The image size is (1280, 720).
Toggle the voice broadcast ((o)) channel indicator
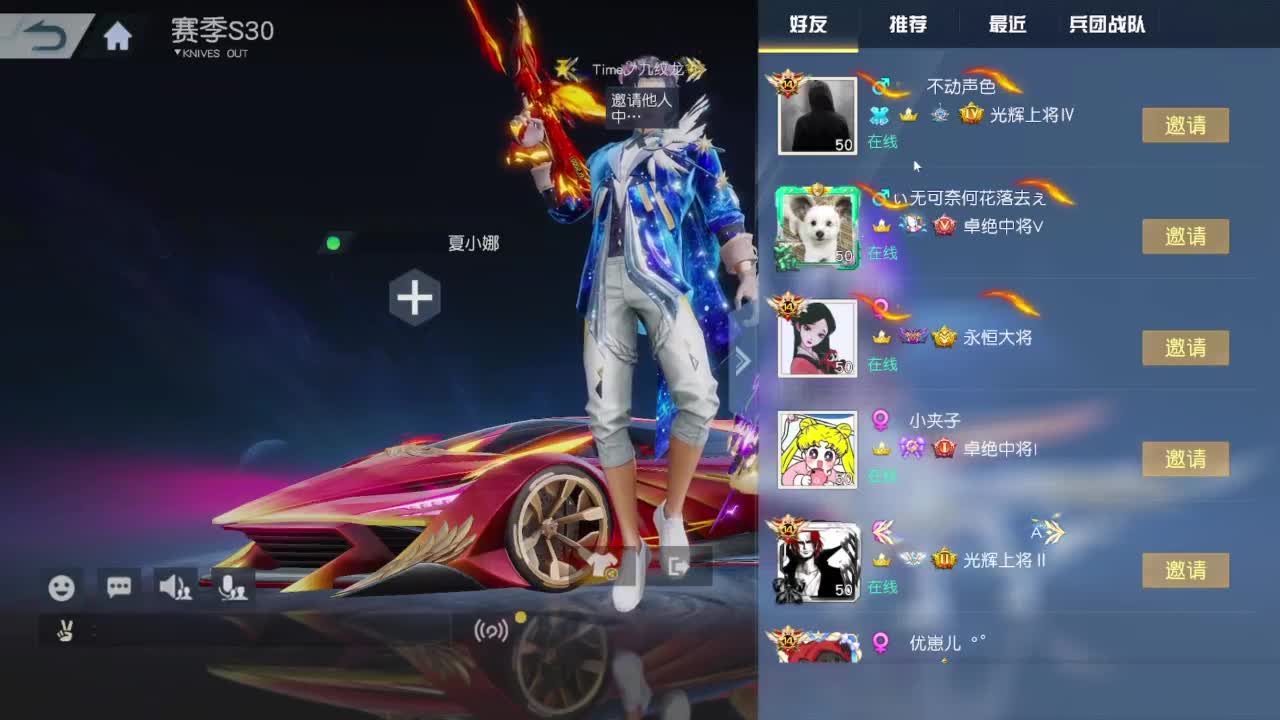point(491,630)
